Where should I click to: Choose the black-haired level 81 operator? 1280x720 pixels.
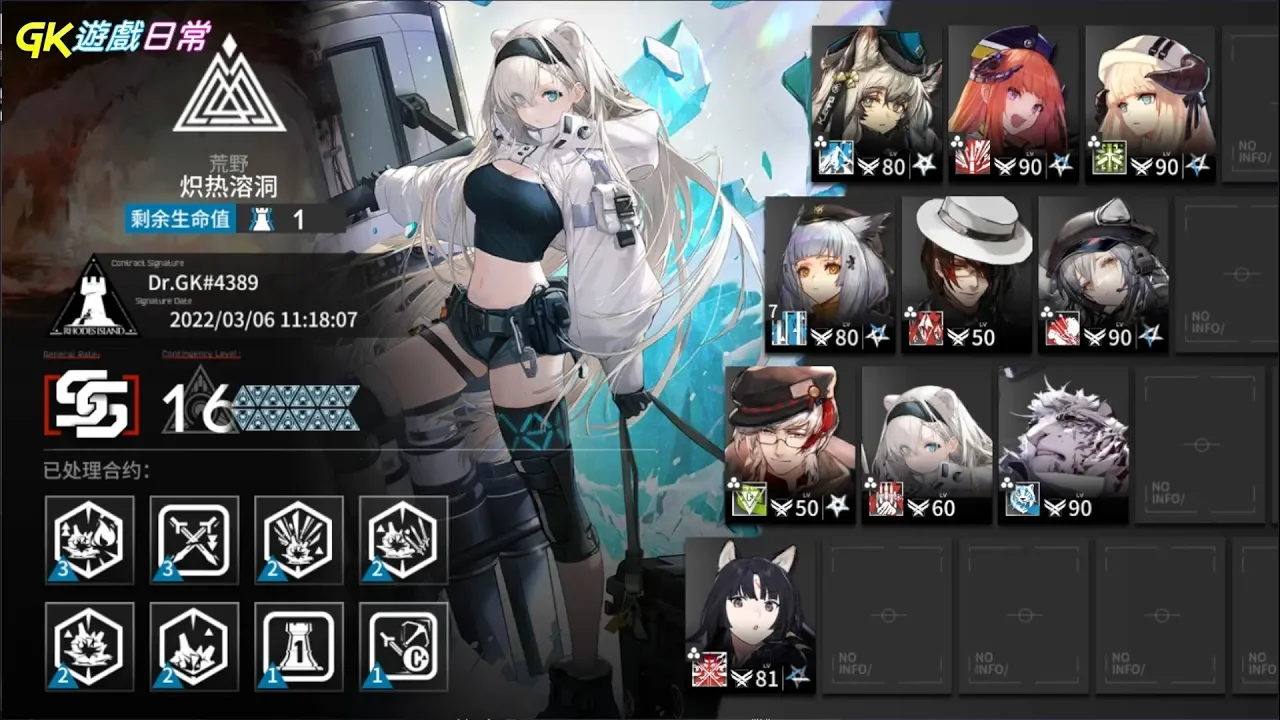750,614
